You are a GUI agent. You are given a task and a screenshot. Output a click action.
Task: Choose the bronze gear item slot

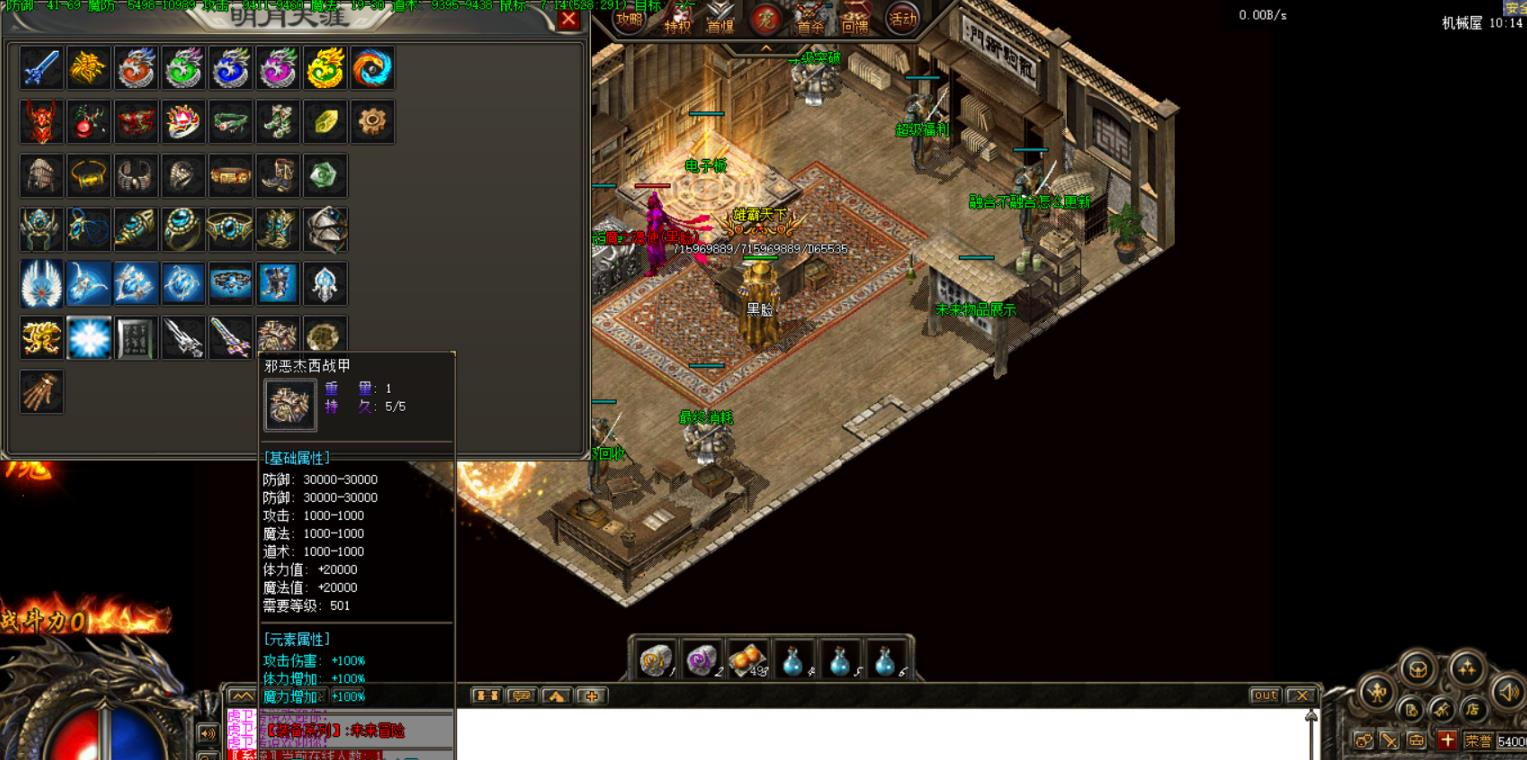point(372,122)
